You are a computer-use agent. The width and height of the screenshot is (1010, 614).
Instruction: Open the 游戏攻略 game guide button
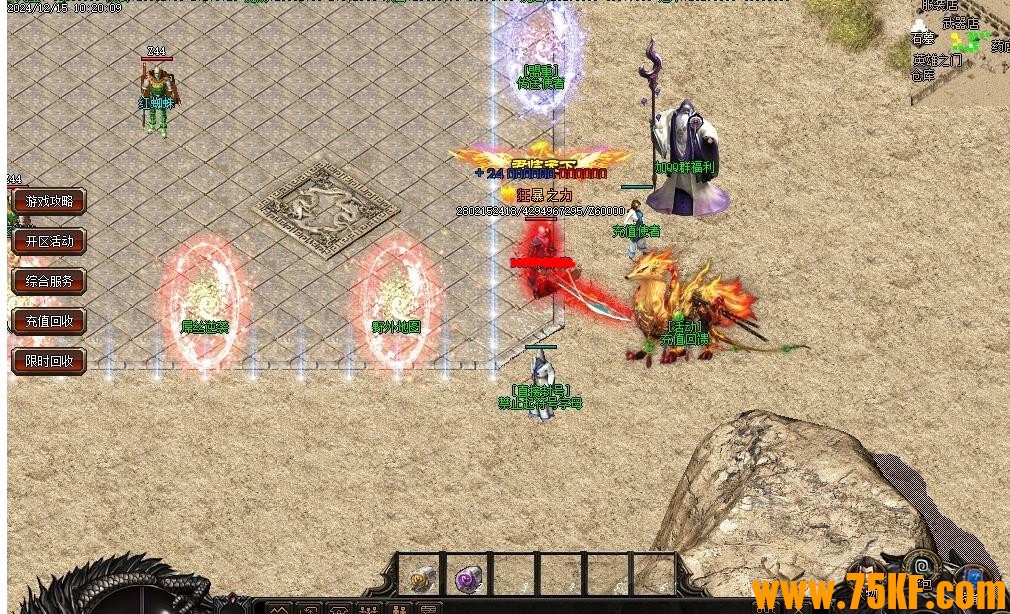tap(49, 201)
